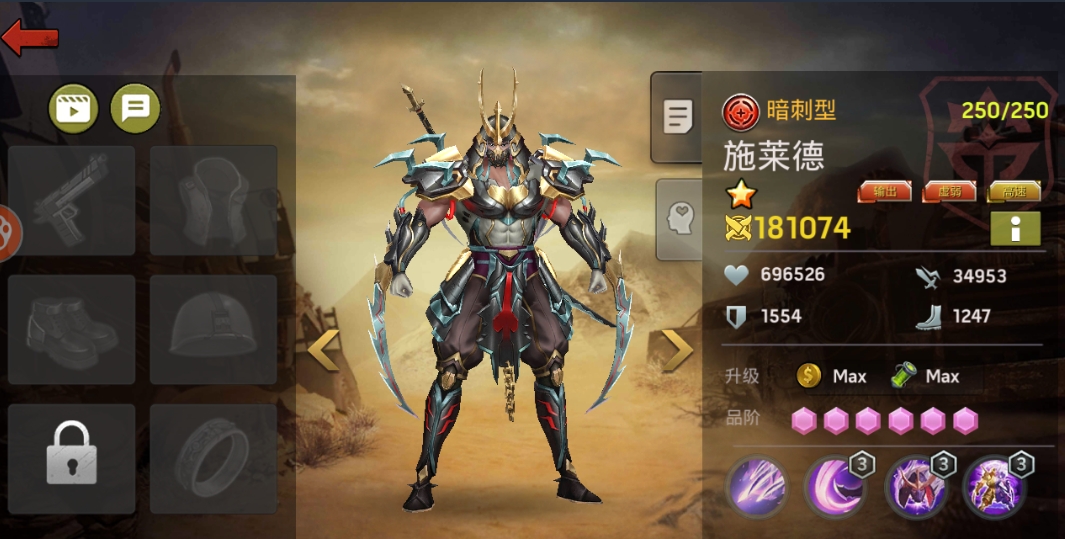The image size is (1065, 539).
Task: Select the purple crescent skill icon
Action: [x=835, y=487]
